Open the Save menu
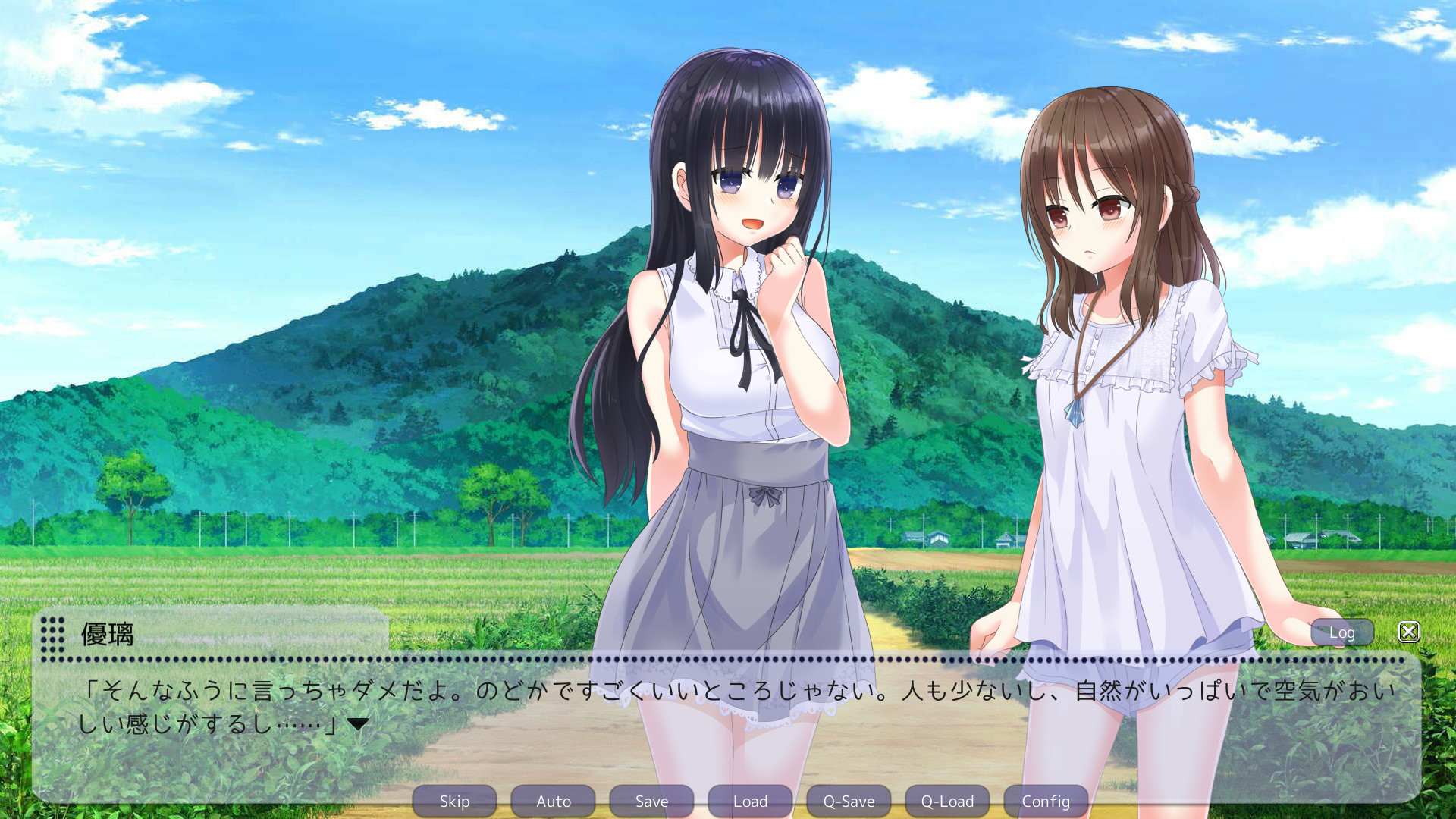This screenshot has height=819, width=1456. [x=651, y=801]
